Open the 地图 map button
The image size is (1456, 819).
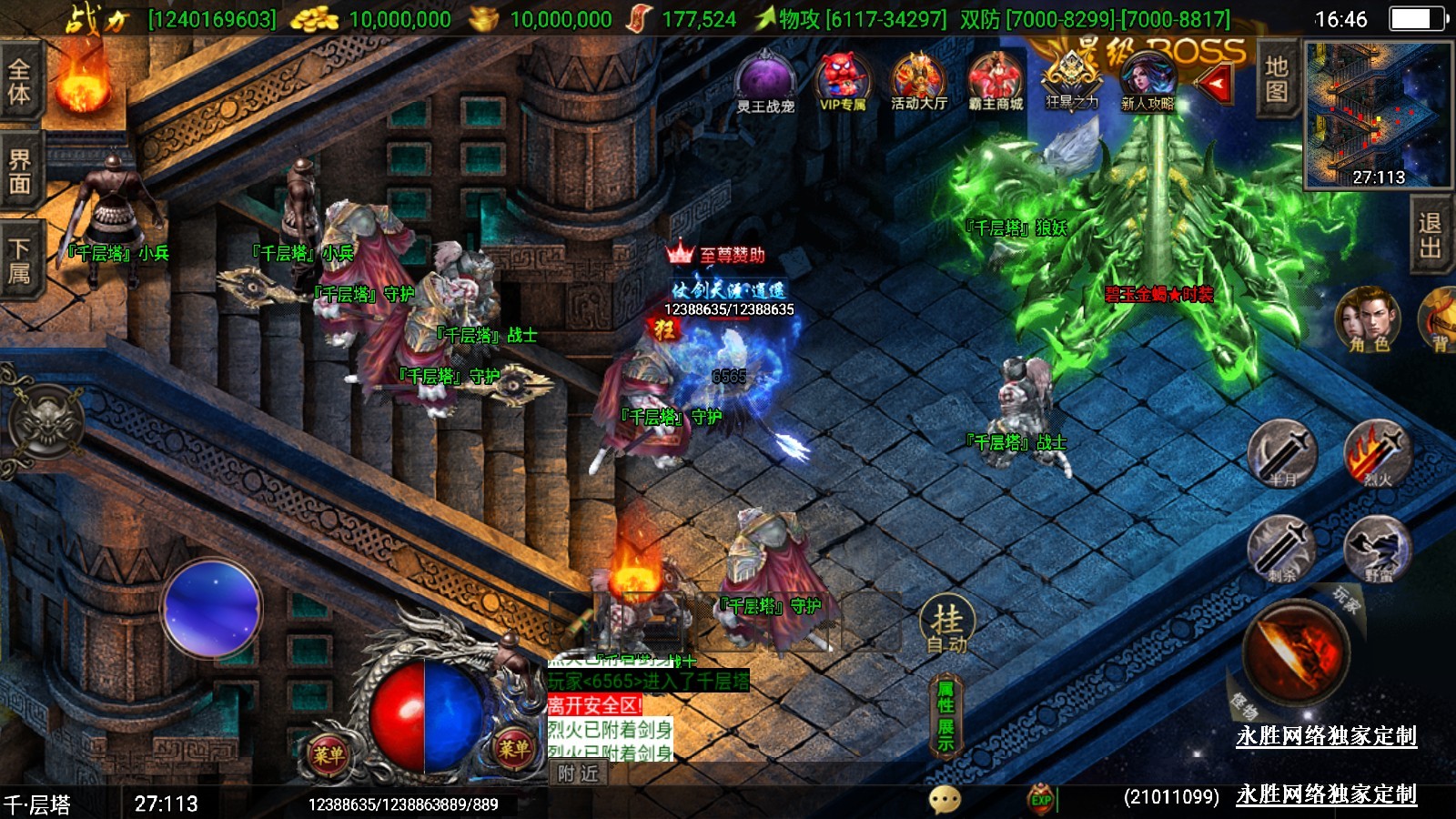click(1276, 79)
